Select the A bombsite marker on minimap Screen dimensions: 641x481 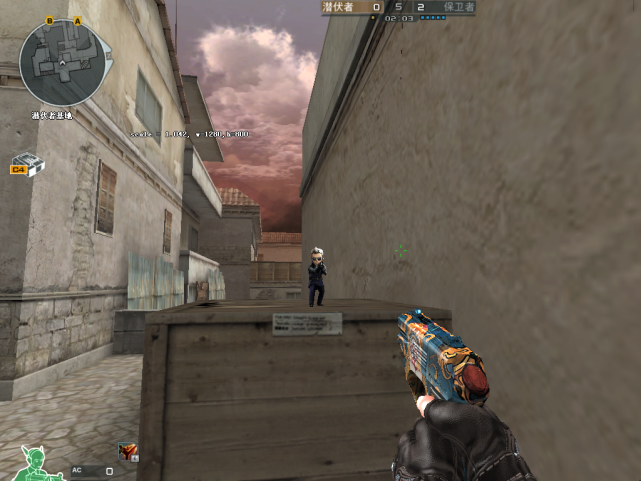coord(78,21)
